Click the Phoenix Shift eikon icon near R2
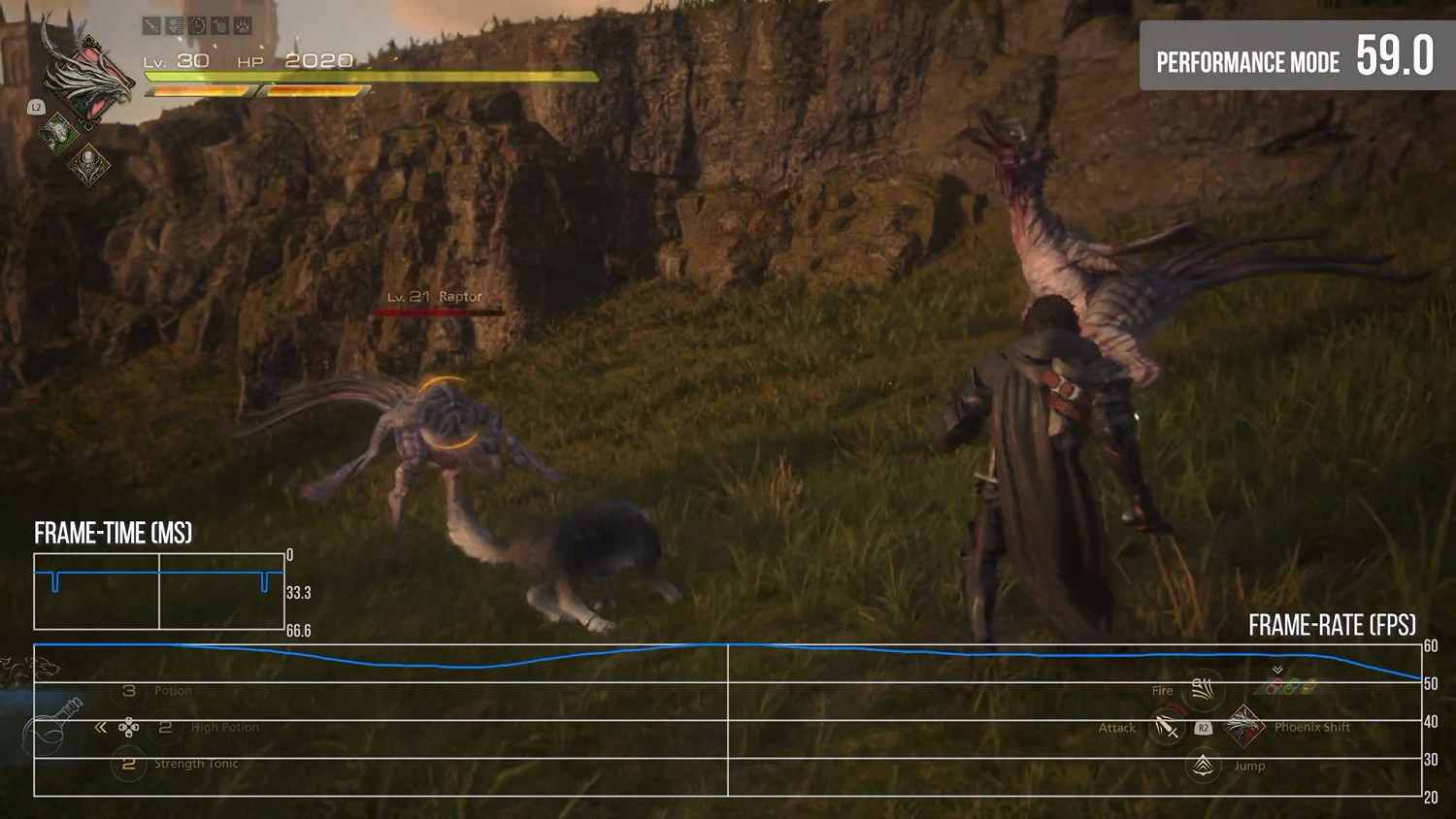 coord(1243,727)
